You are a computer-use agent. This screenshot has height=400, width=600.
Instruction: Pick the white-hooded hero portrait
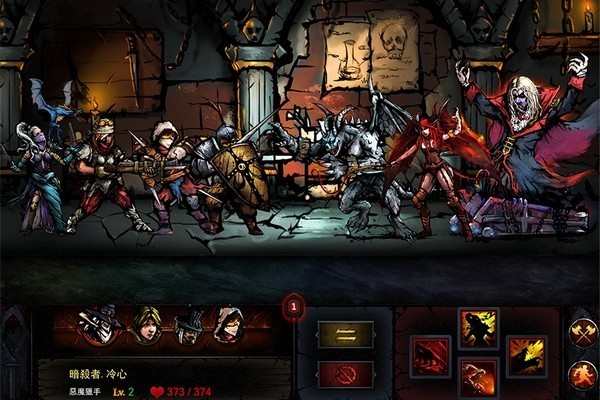click(x=229, y=325)
